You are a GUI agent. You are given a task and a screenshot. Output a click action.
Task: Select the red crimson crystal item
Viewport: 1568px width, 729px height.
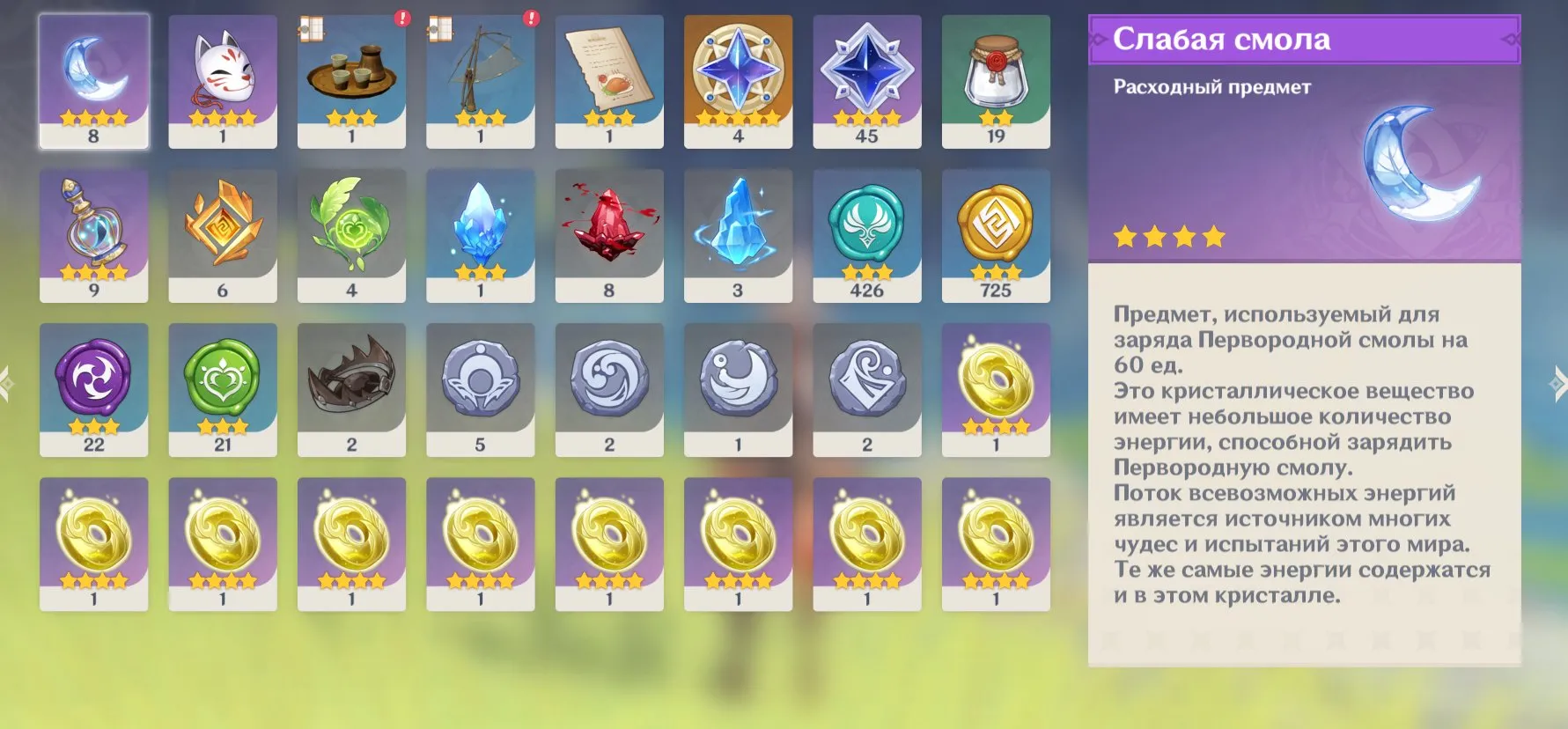tap(609, 235)
